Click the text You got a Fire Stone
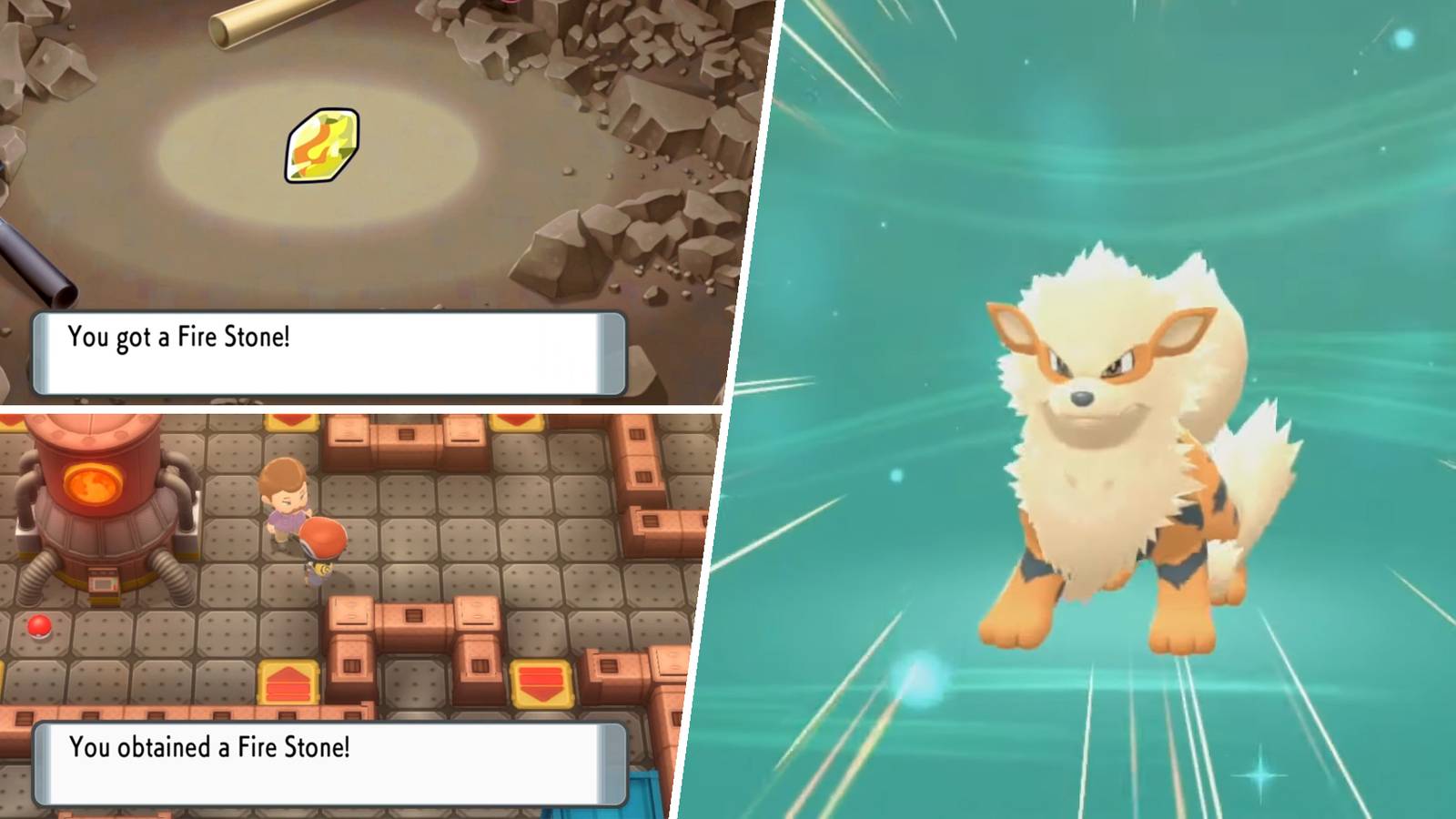 pyautogui.click(x=177, y=337)
